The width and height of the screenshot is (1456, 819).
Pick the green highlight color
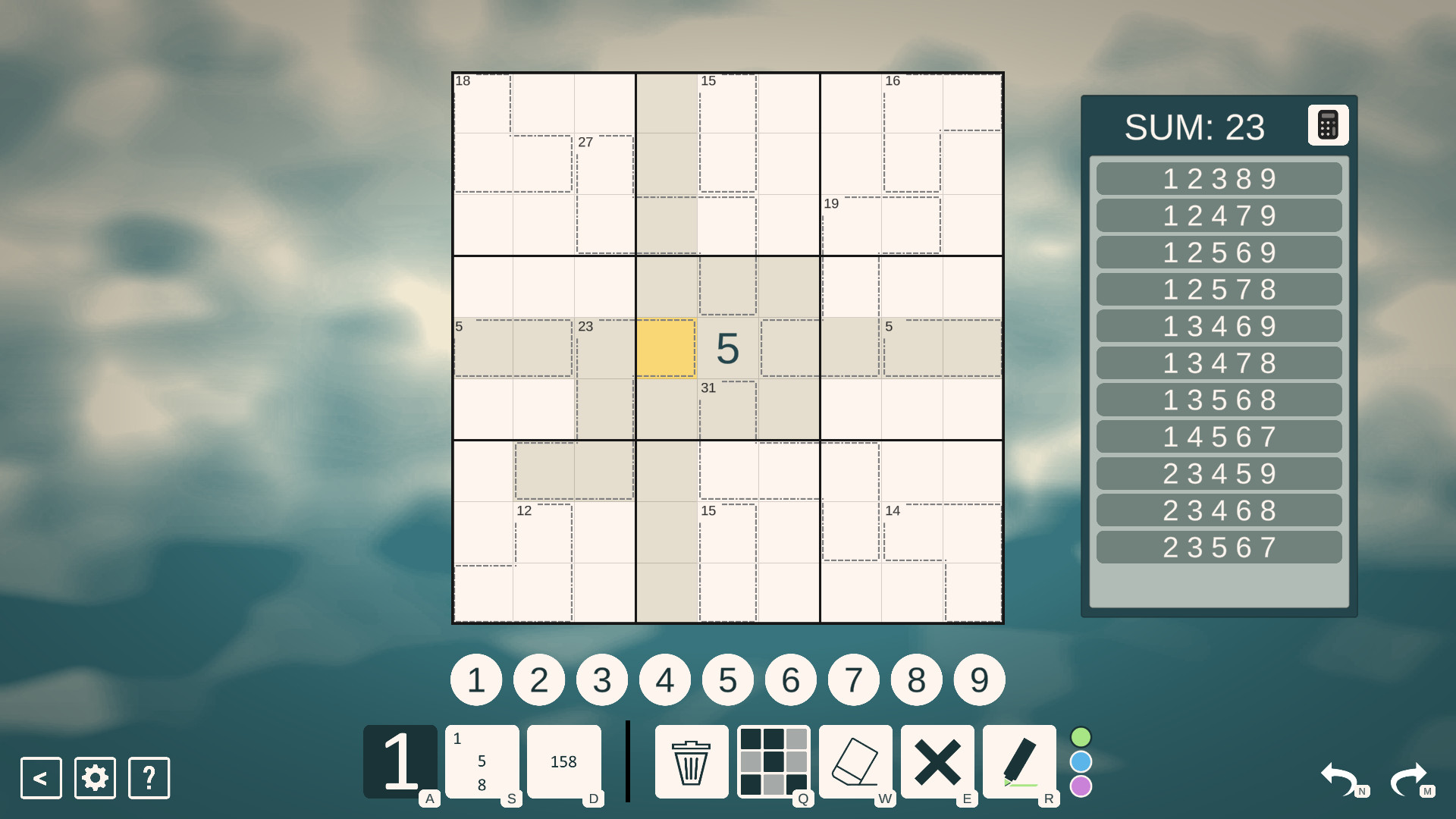coord(1080,736)
